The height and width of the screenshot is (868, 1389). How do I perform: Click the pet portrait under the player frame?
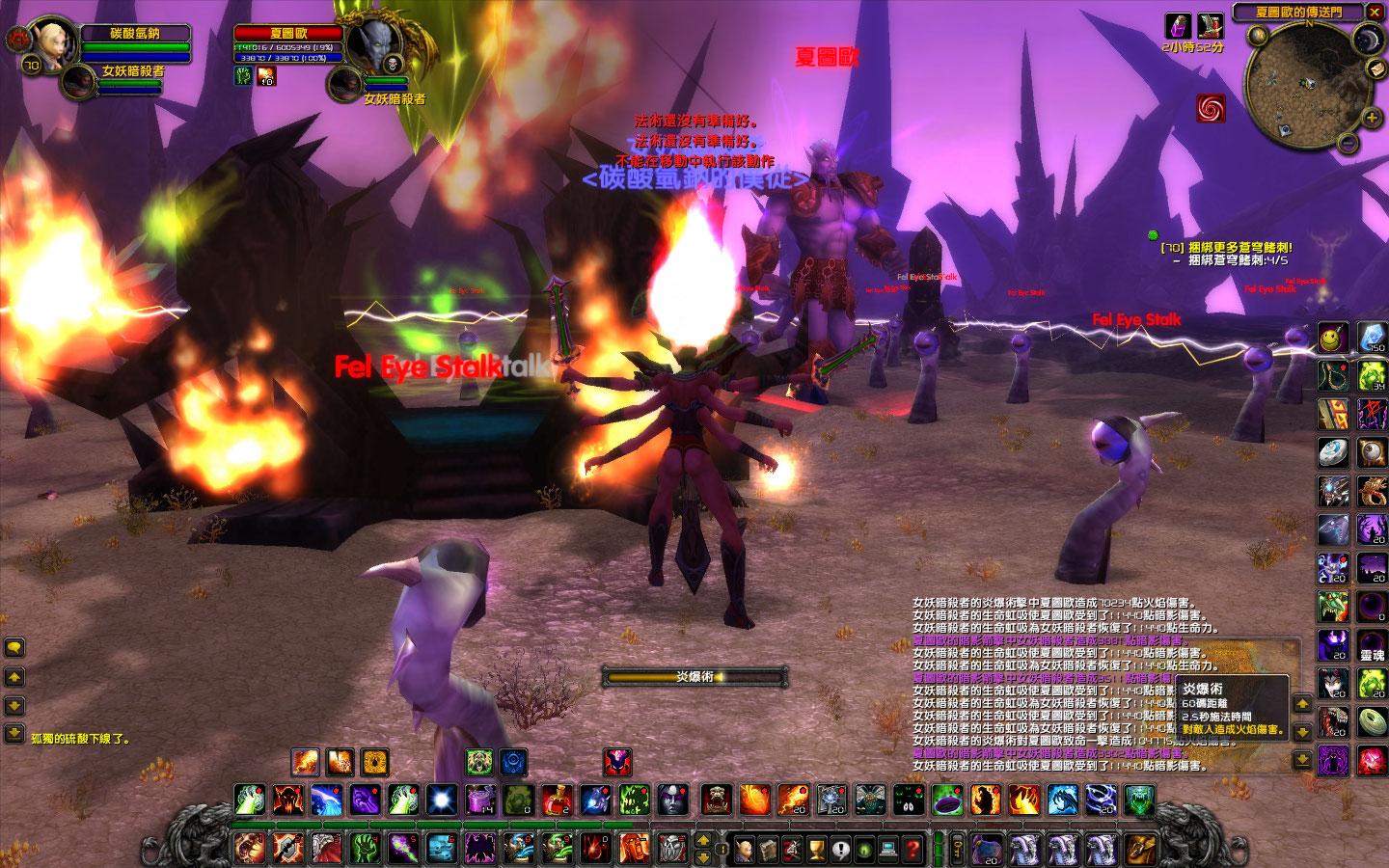click(x=77, y=81)
